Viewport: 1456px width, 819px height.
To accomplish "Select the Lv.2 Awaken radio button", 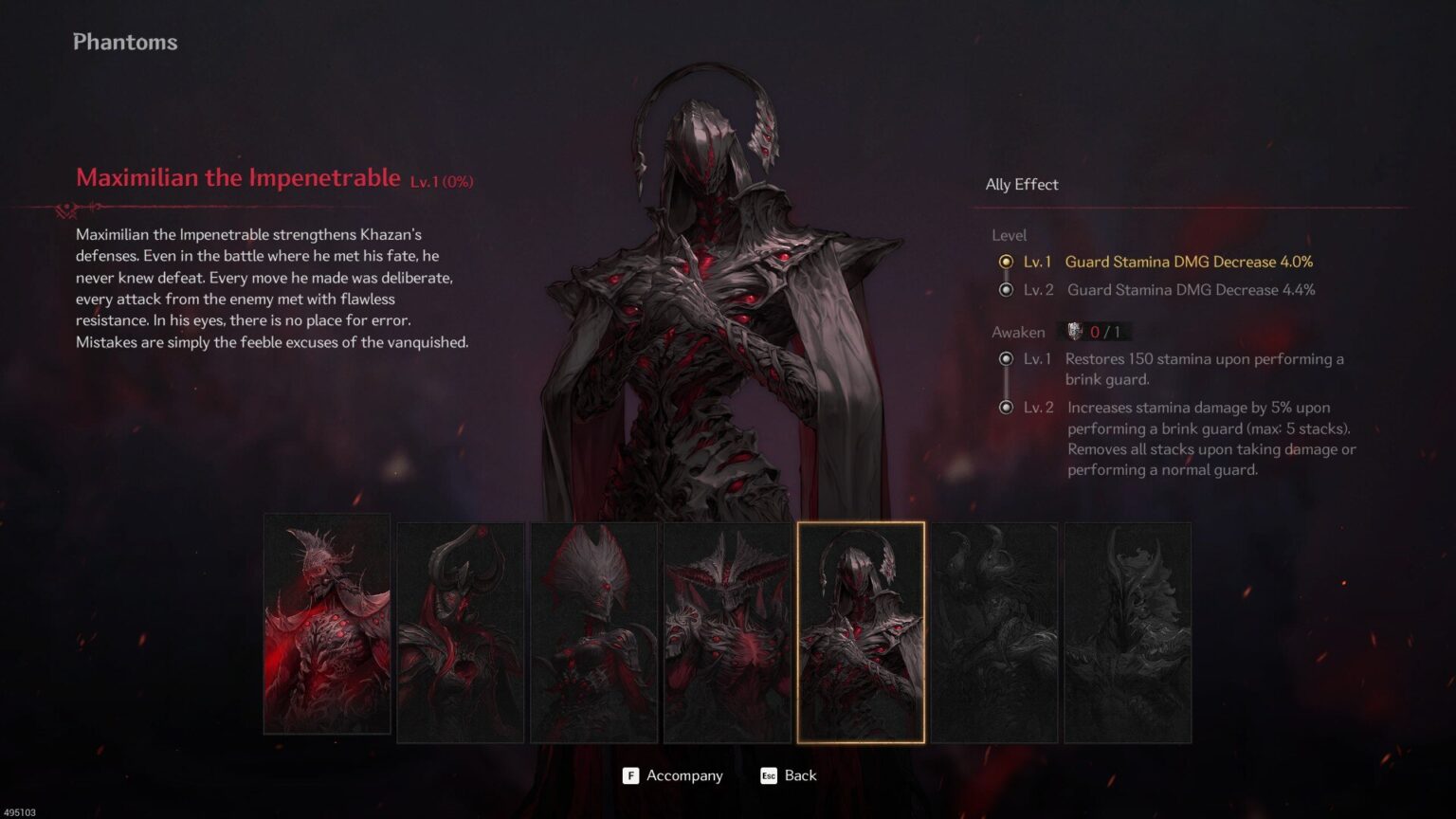I will tap(1005, 408).
